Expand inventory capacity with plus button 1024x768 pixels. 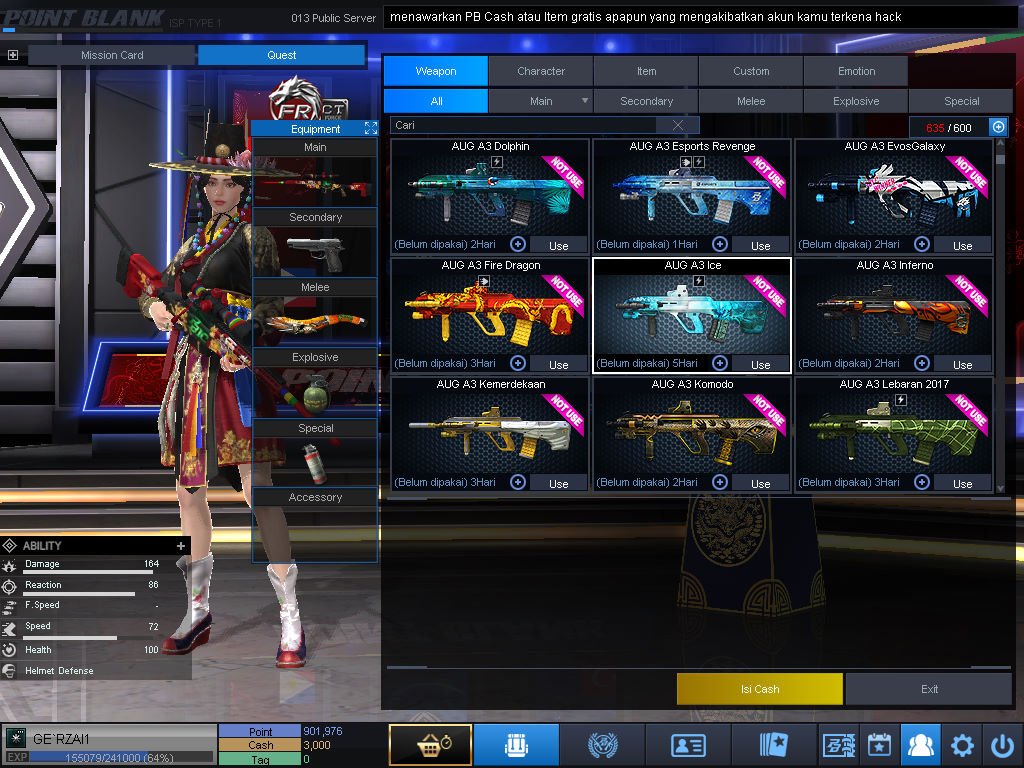coord(998,127)
